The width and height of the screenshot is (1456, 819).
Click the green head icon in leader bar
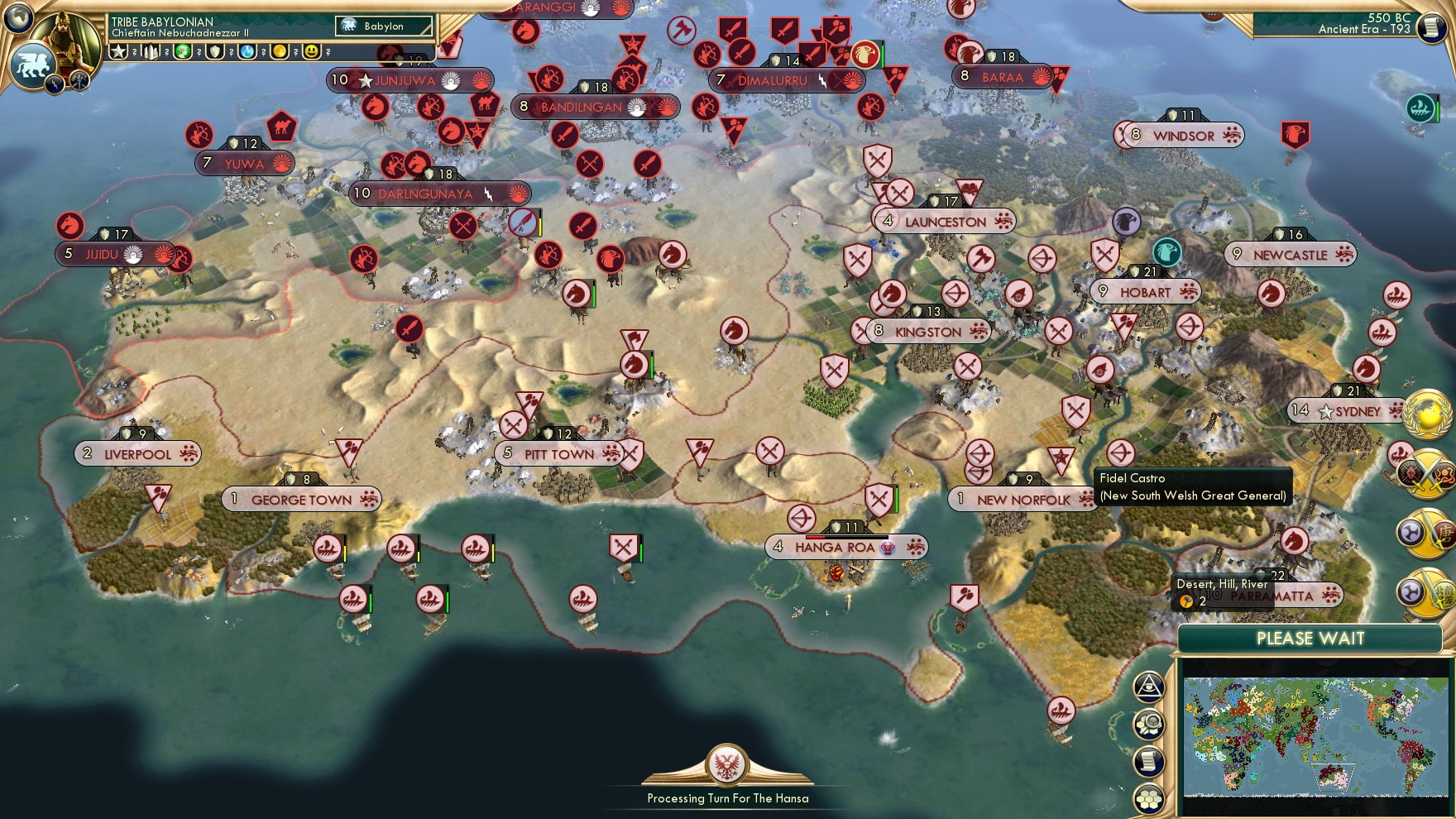[x=183, y=51]
